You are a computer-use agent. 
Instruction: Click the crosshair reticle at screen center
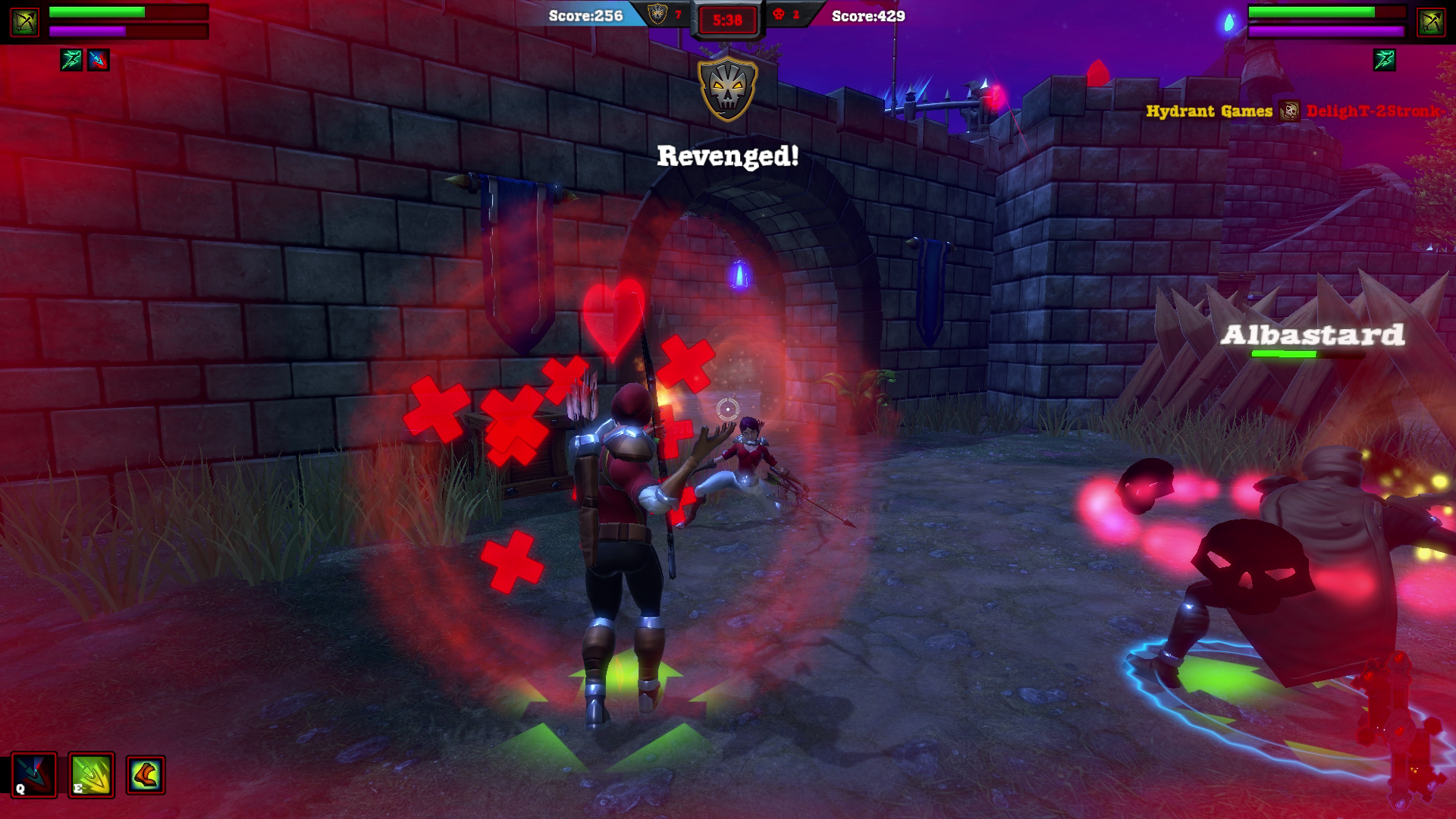(x=727, y=410)
